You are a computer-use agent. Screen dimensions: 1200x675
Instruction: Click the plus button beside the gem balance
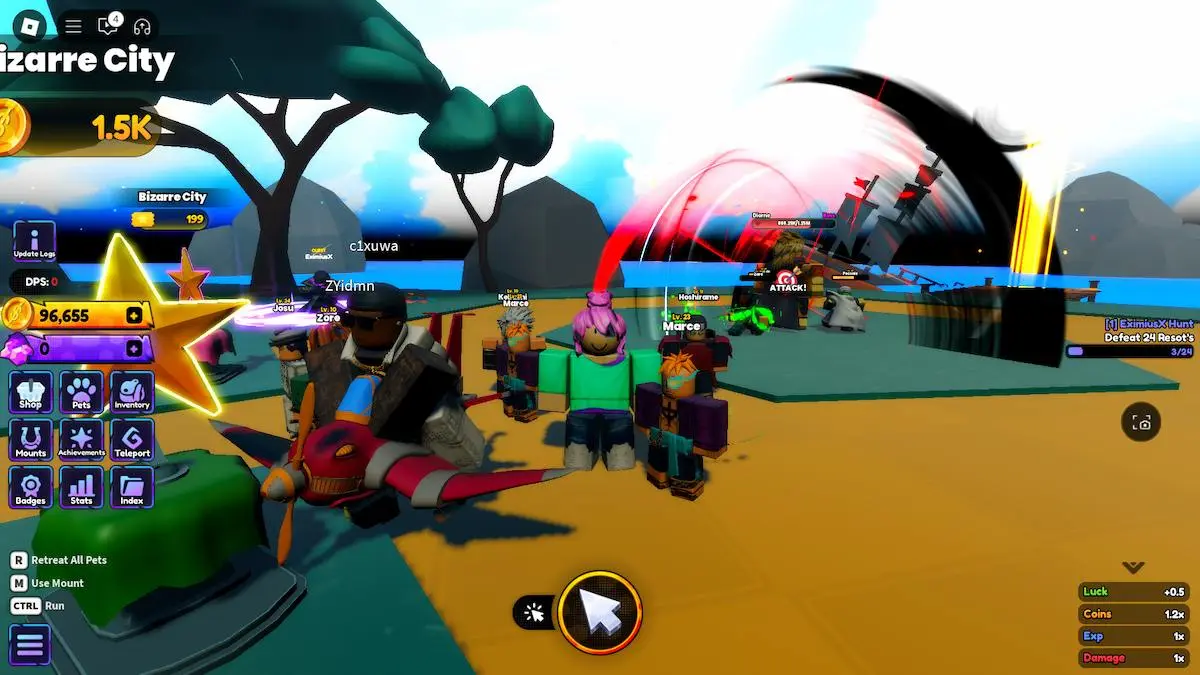[x=134, y=348]
